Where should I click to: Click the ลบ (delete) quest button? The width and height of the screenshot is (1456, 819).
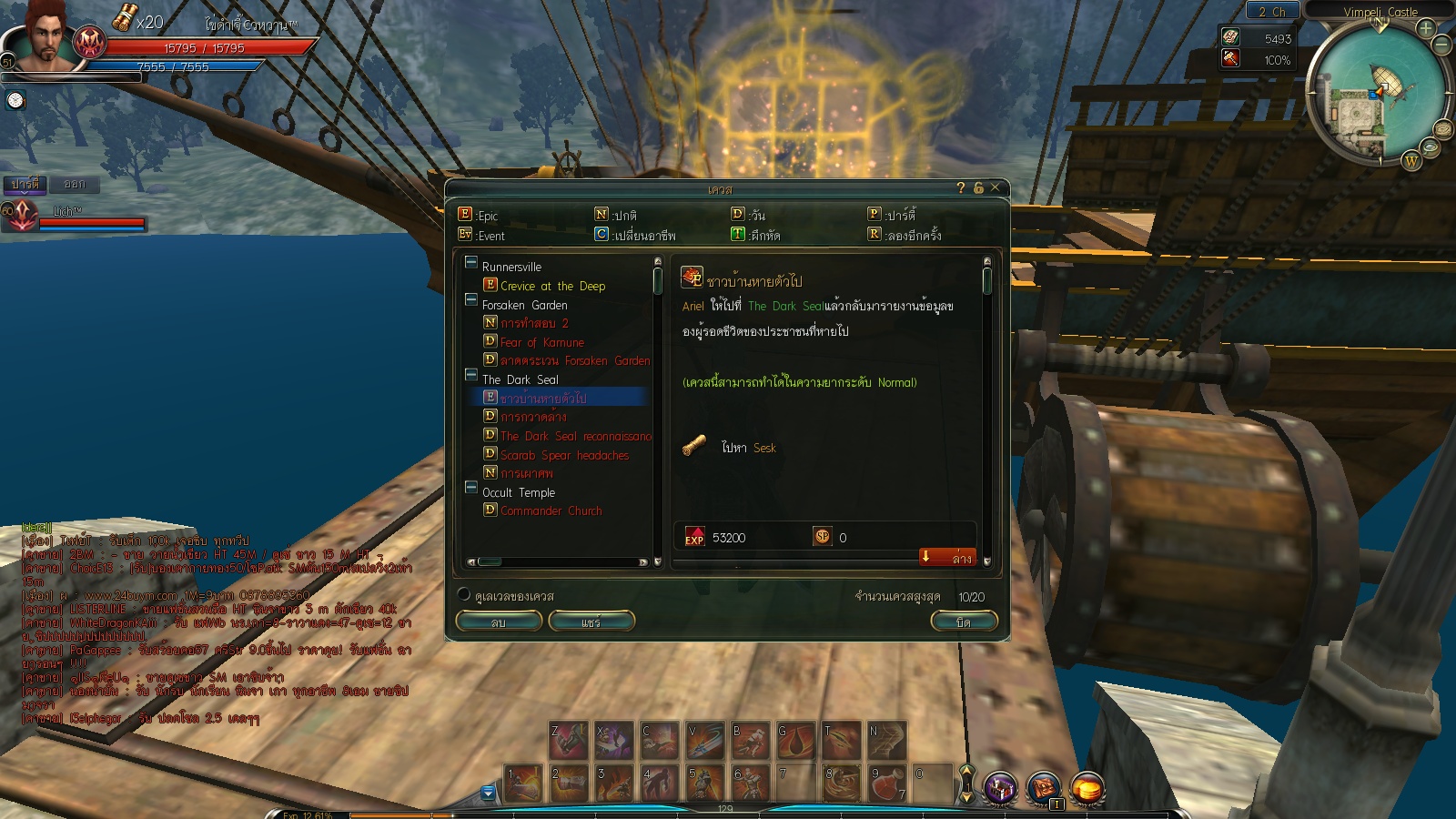499,622
